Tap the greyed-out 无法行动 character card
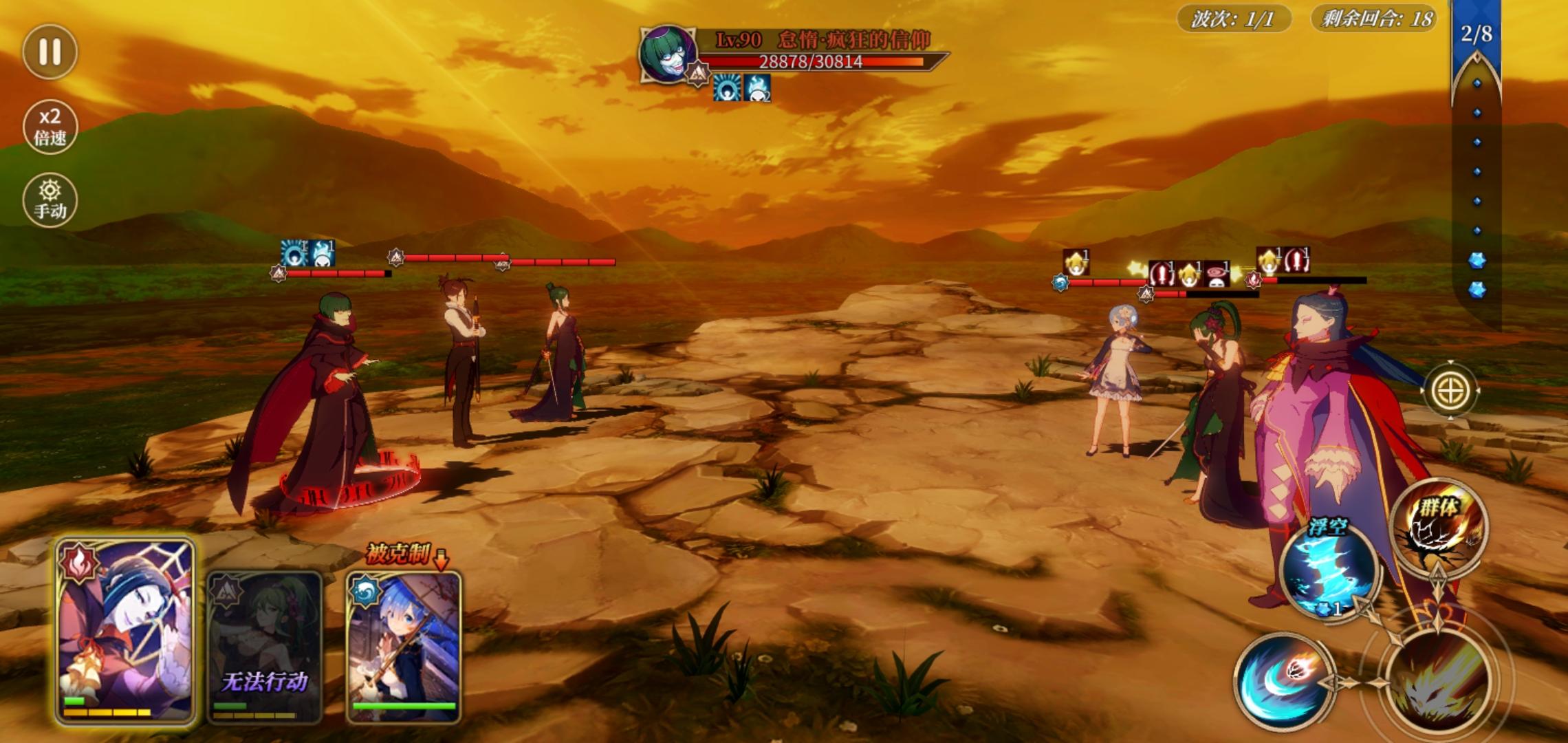Screen dimensions: 1568x743 (x=265, y=647)
